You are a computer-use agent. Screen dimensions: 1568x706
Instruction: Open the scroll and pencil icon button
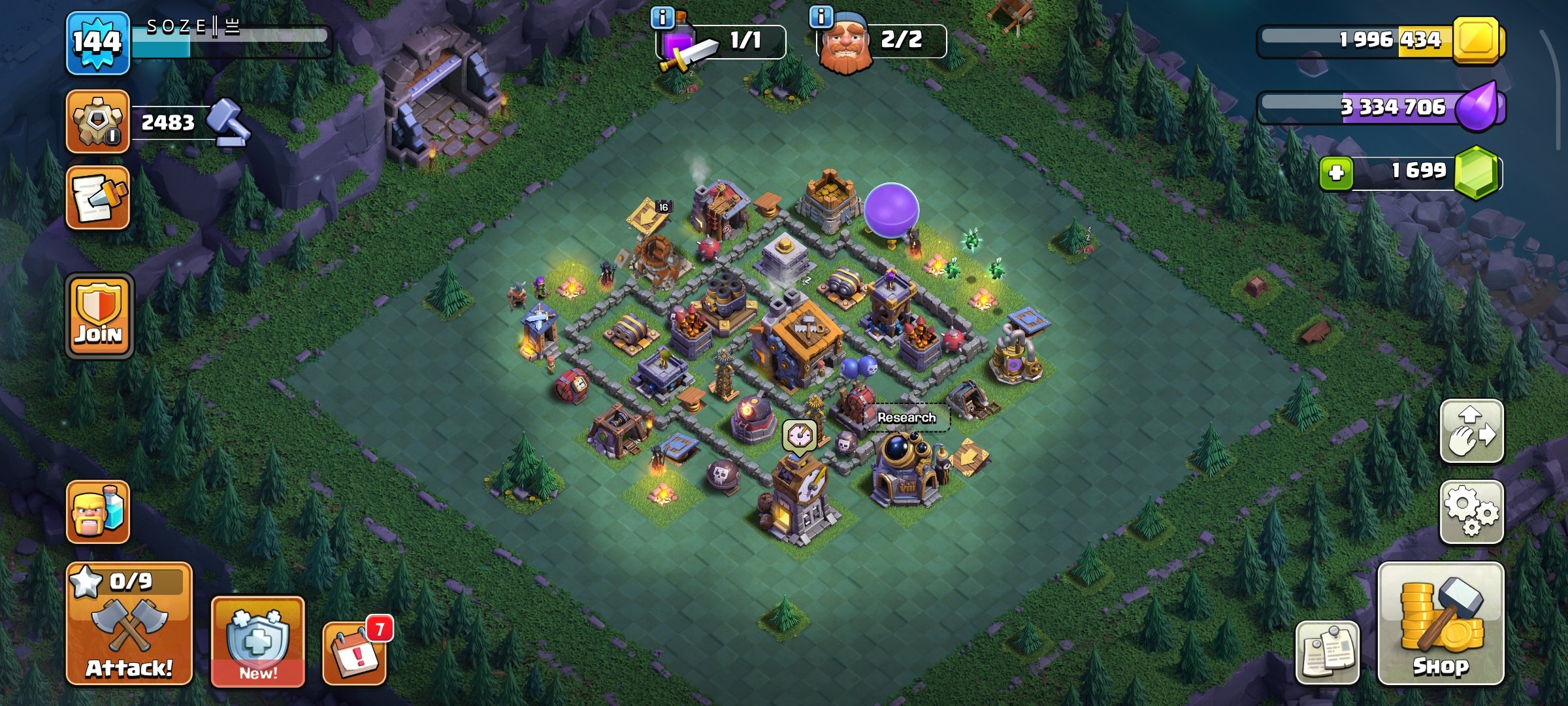coord(98,198)
